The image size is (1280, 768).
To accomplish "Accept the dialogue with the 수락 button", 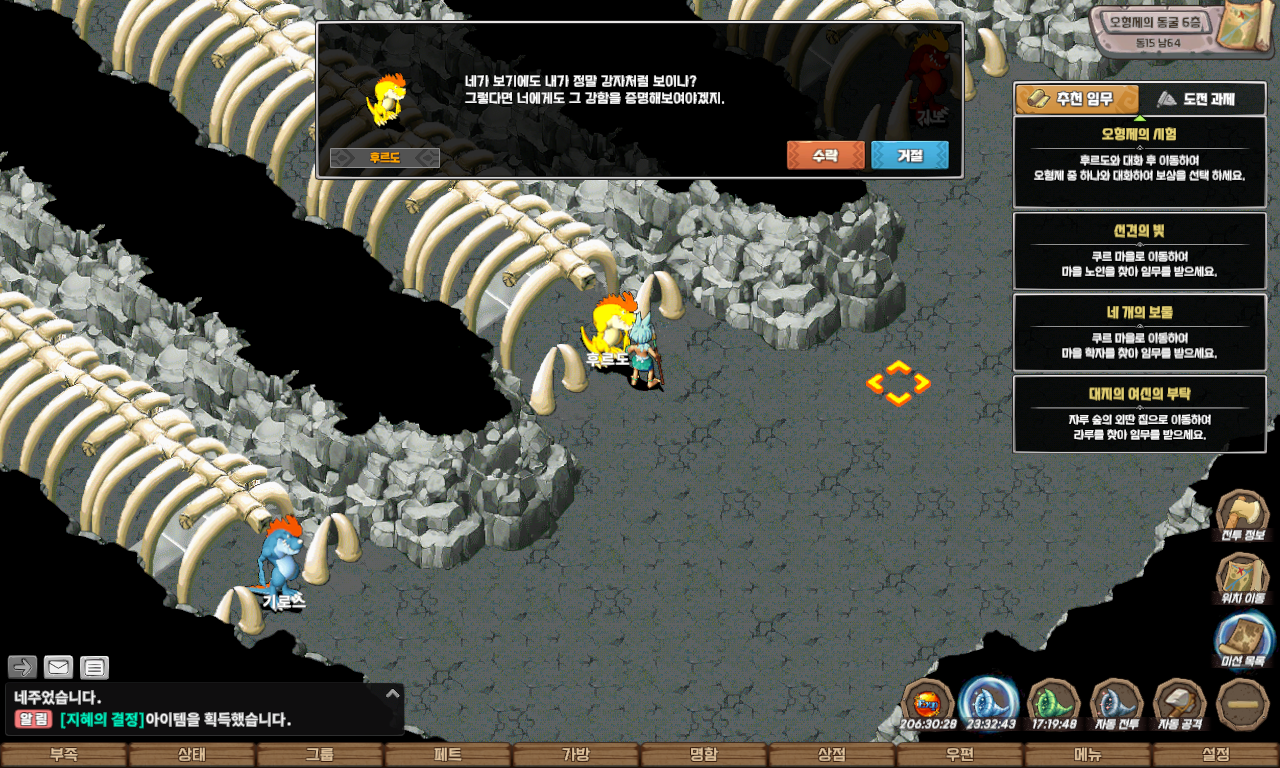I will pos(825,156).
